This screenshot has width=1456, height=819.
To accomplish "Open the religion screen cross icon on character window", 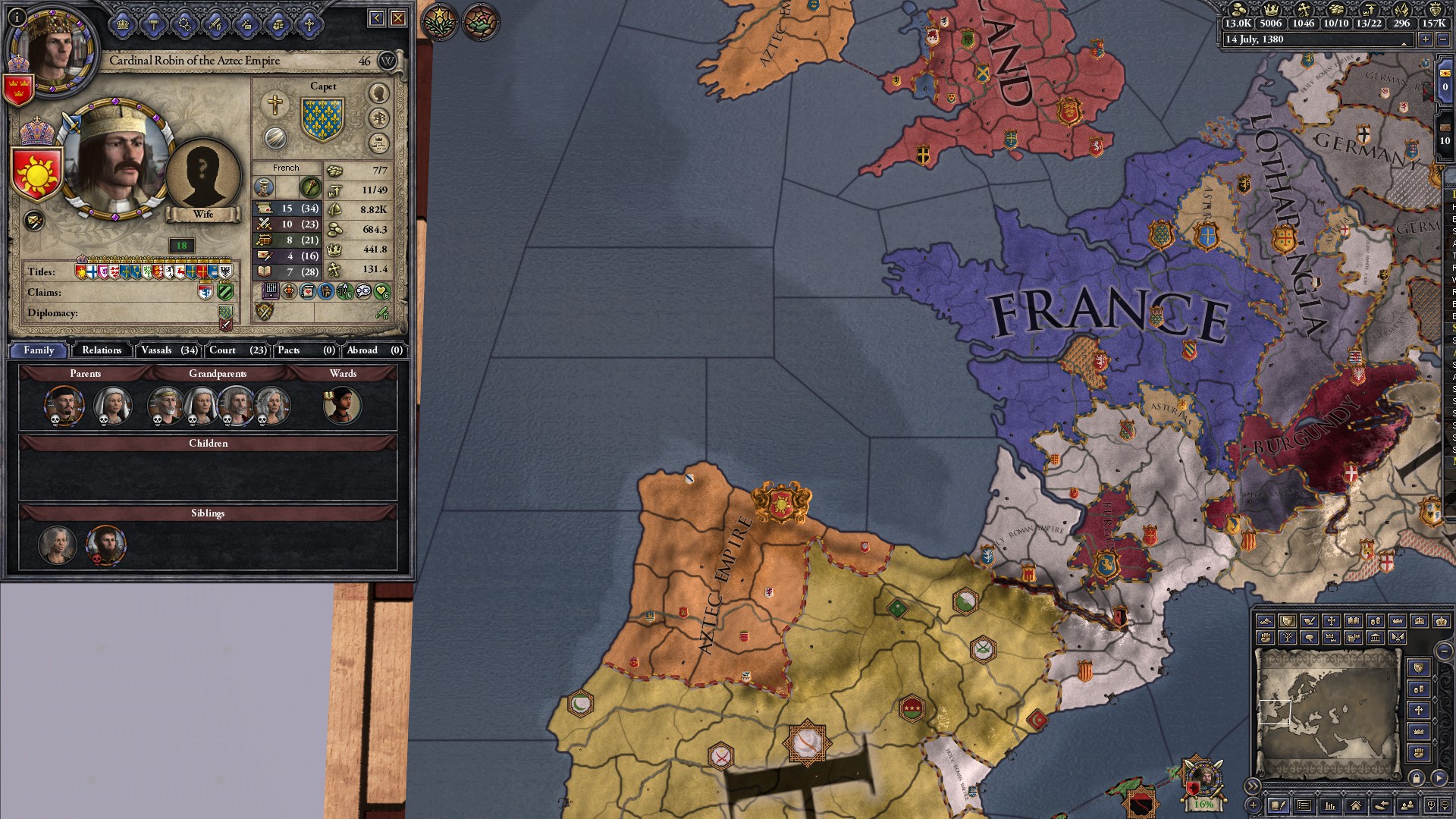I will (309, 24).
